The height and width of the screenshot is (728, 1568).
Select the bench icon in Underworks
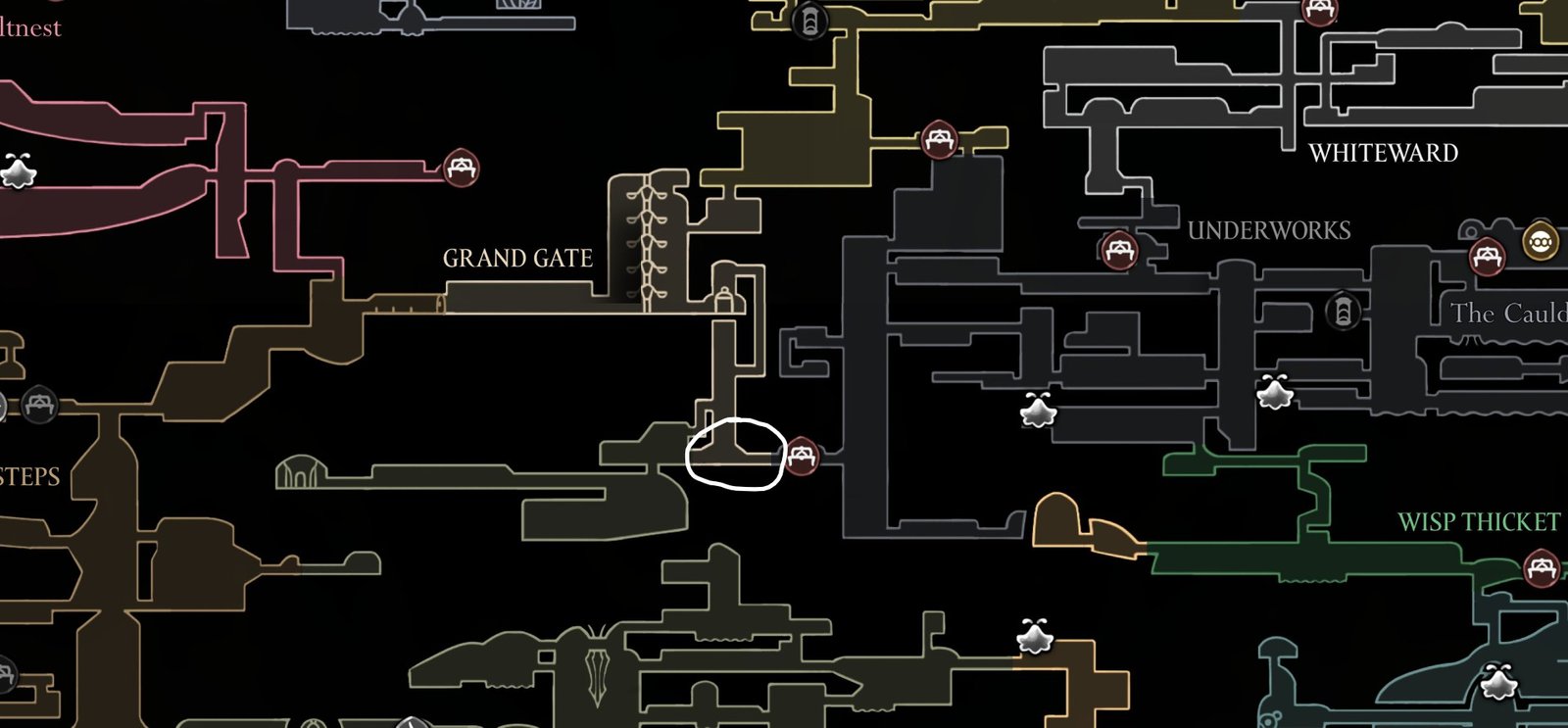pos(1120,248)
